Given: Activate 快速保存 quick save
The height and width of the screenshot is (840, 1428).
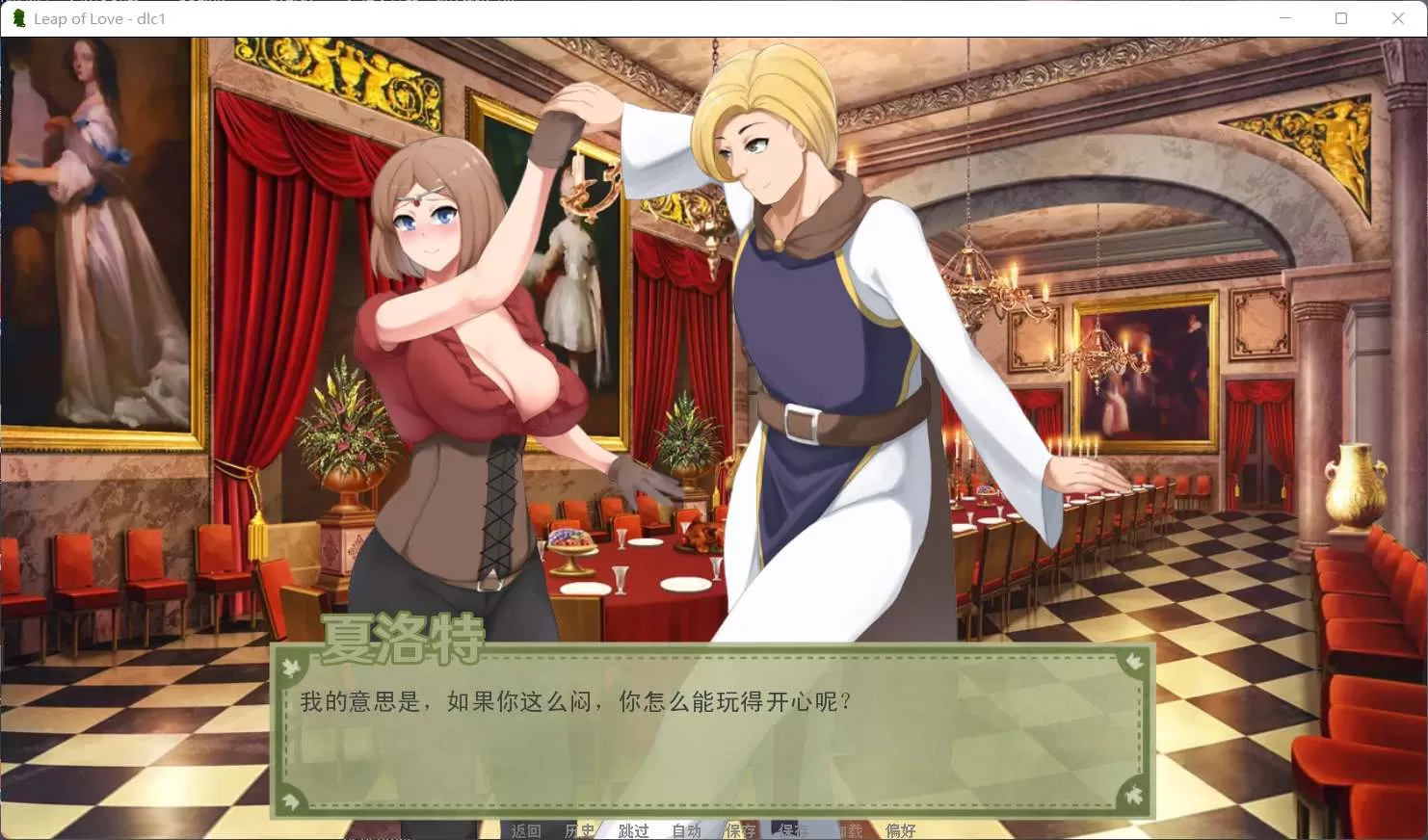Looking at the screenshot, I should pyautogui.click(x=790, y=829).
